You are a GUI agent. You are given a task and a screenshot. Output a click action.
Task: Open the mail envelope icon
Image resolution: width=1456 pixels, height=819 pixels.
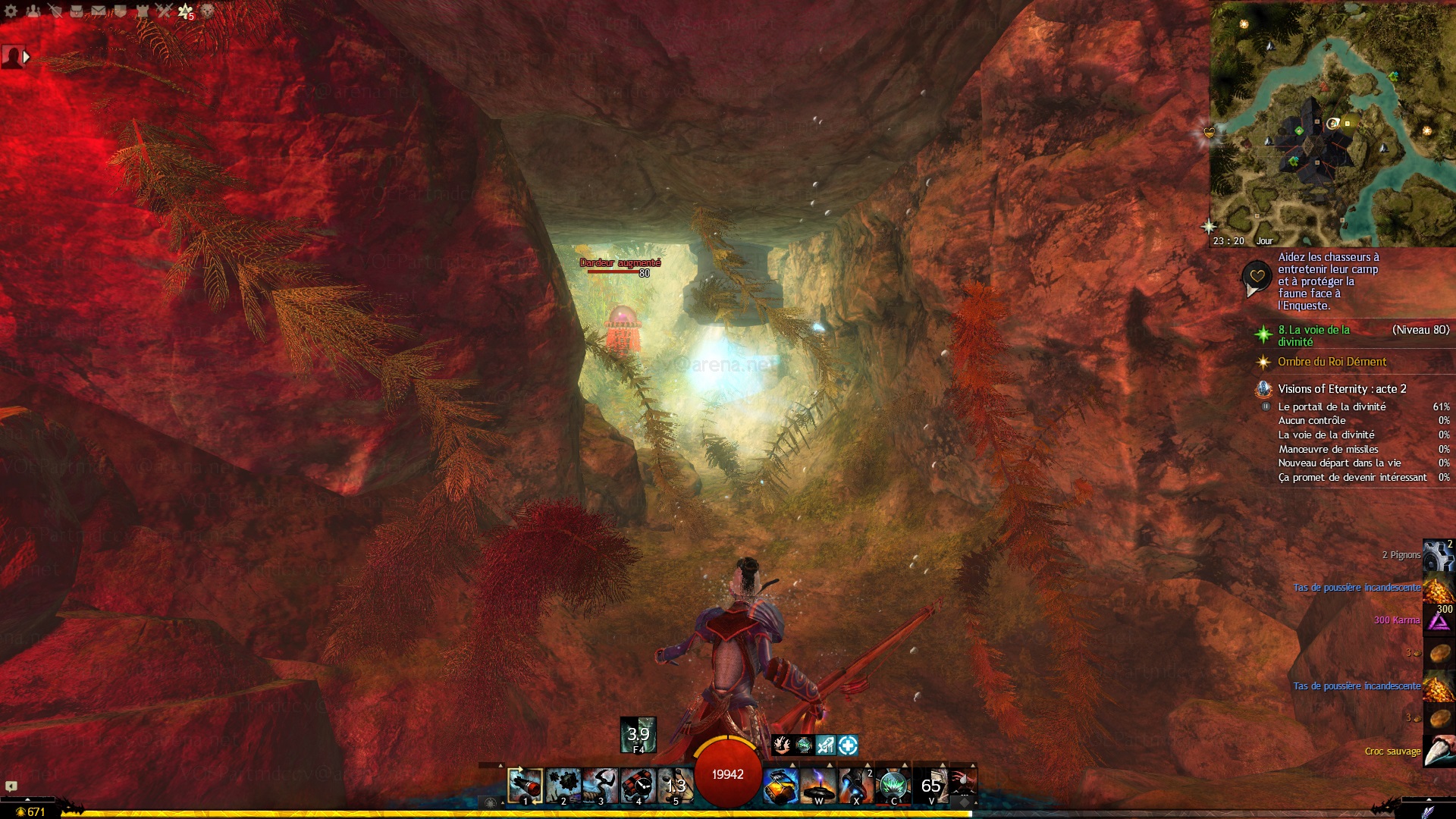(x=99, y=11)
